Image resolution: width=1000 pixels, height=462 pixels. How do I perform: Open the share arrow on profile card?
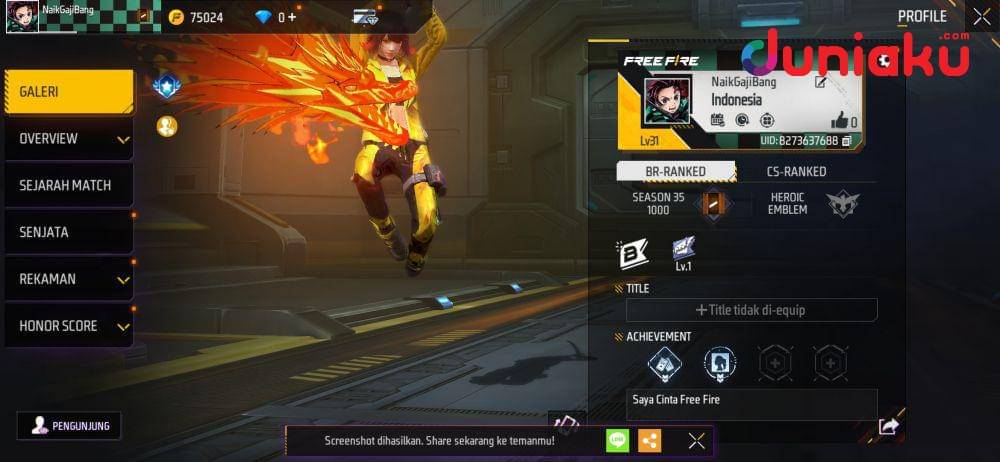pyautogui.click(x=888, y=427)
